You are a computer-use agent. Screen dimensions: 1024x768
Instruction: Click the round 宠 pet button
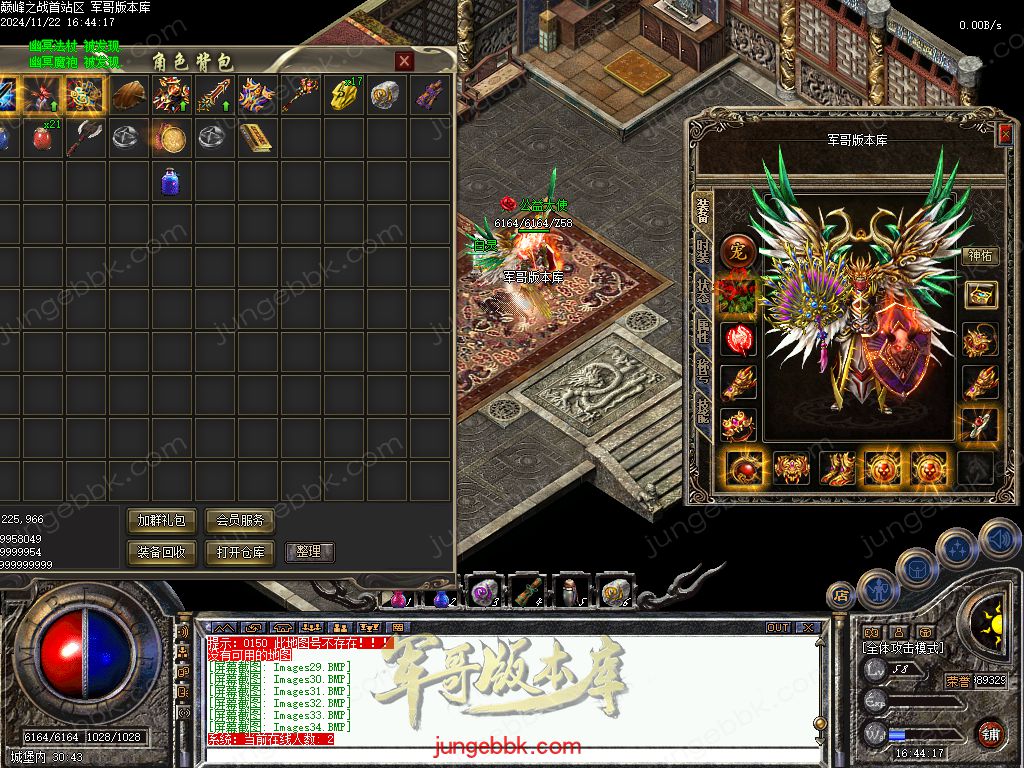[x=738, y=249]
